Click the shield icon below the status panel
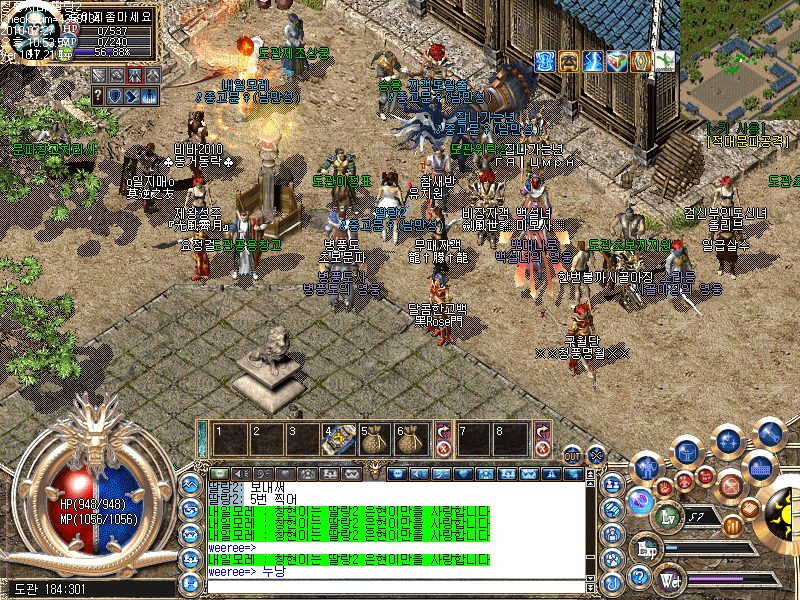Screen dimensions: 800x600 pos(116,96)
